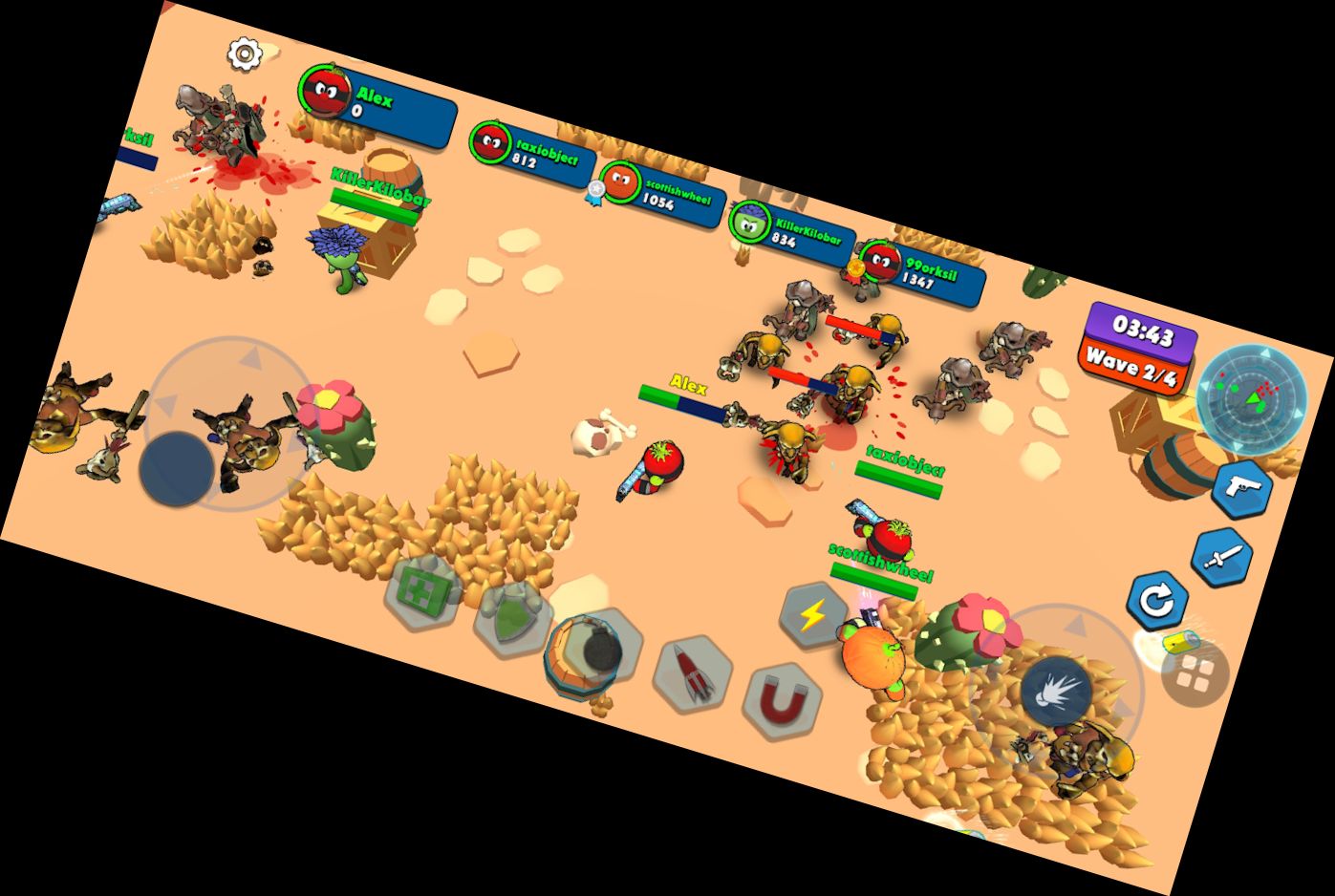Select taxiobject's player score panel
Viewport: 1335px width, 896px height.
point(533,153)
